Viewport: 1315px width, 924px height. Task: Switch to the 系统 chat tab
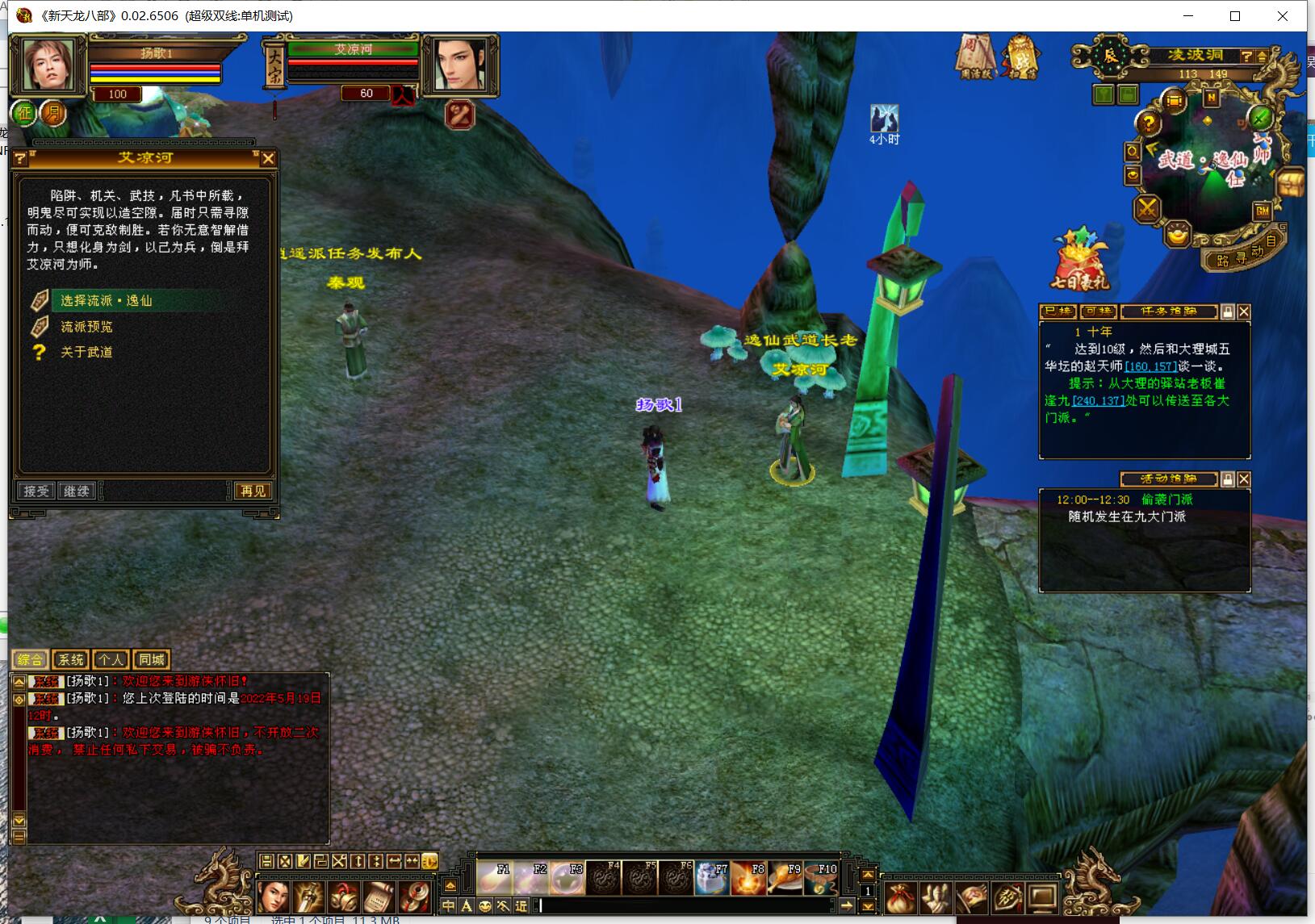[70, 660]
